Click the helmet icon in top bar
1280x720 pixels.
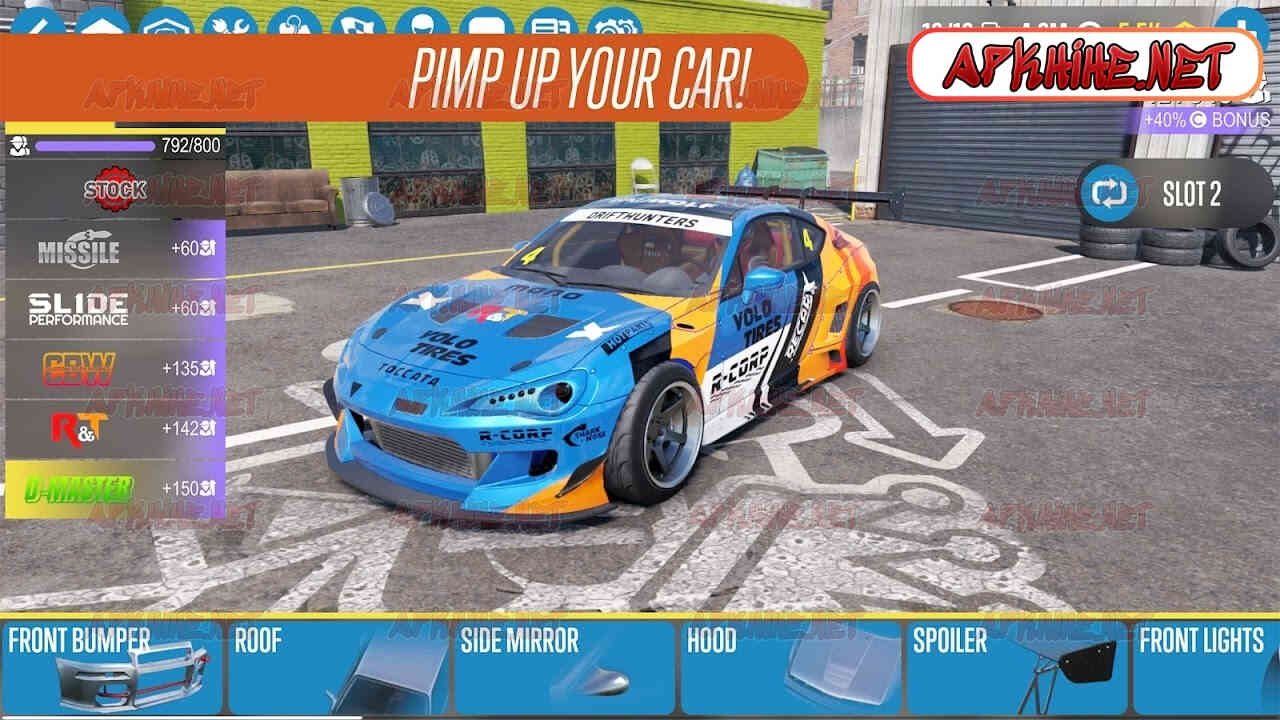(422, 24)
